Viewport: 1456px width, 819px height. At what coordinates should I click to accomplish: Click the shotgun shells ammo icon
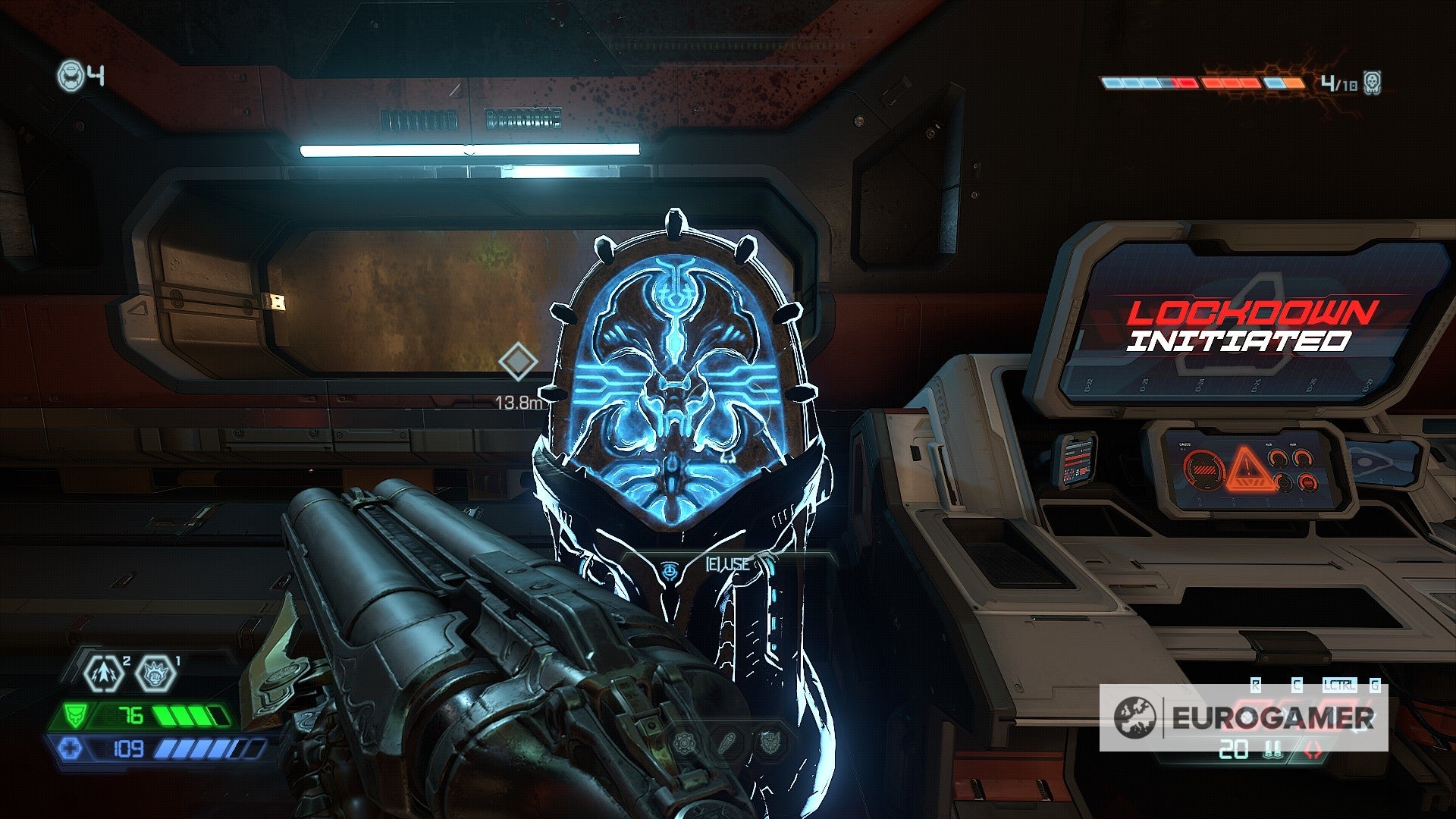pos(1273,751)
